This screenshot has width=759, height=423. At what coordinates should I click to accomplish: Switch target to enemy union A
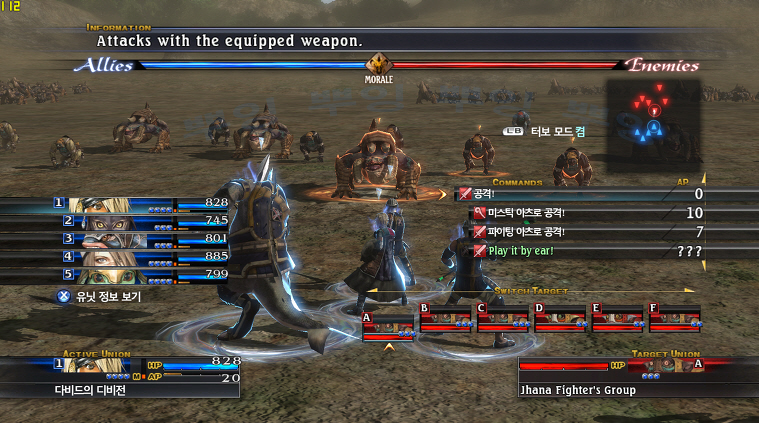[388, 321]
